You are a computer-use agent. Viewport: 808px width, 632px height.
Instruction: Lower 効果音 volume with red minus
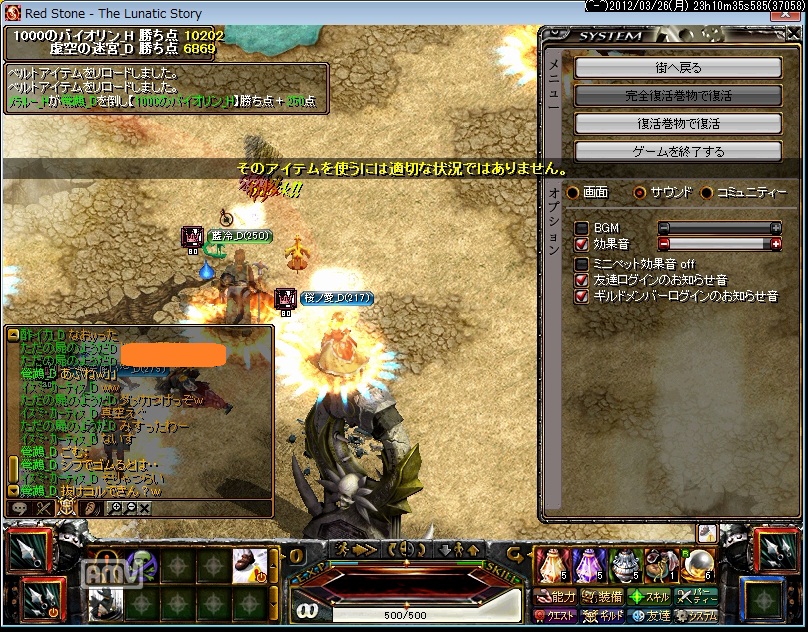[663, 243]
